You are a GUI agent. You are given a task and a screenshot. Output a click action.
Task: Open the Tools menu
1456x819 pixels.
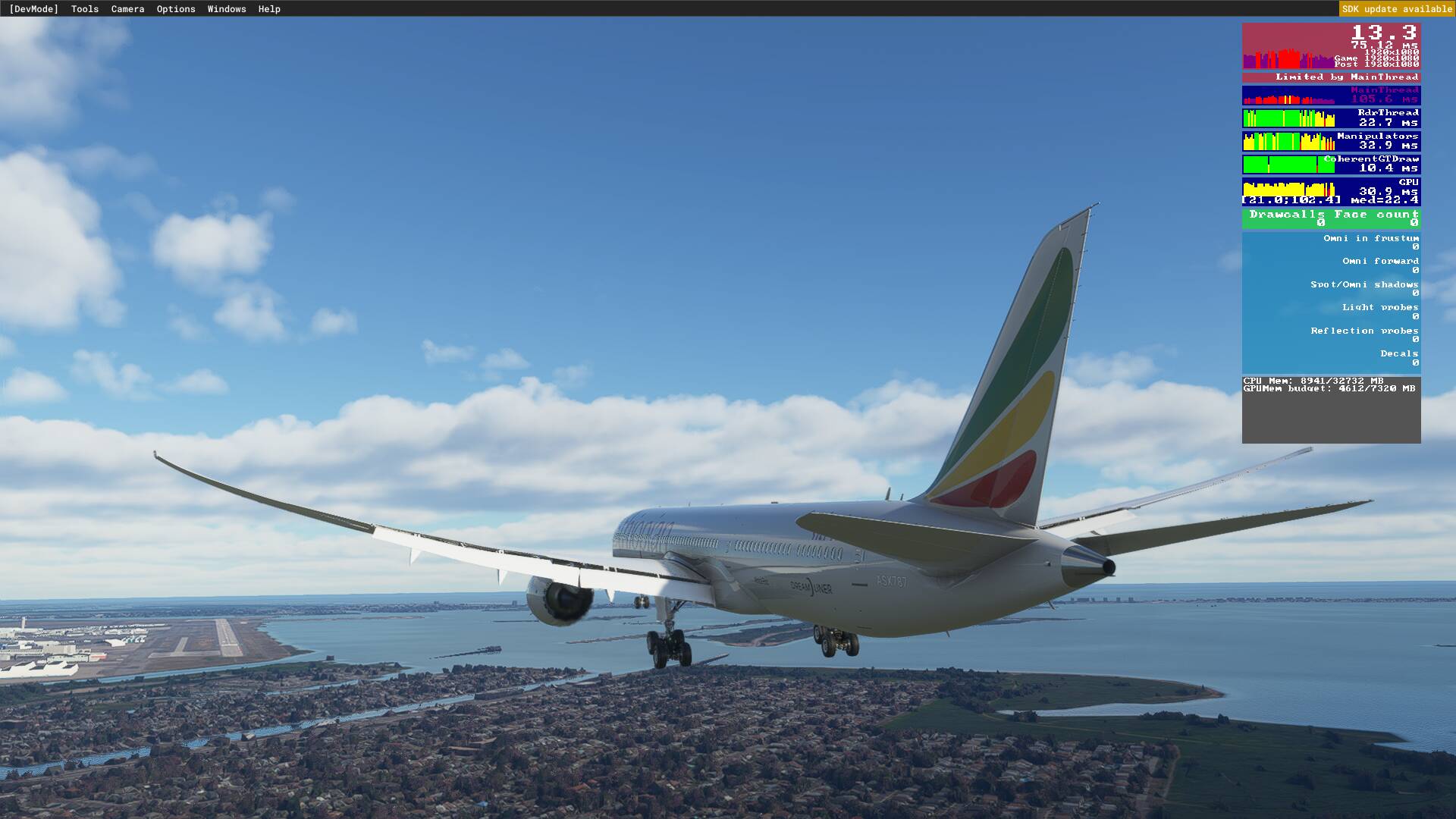(83, 8)
